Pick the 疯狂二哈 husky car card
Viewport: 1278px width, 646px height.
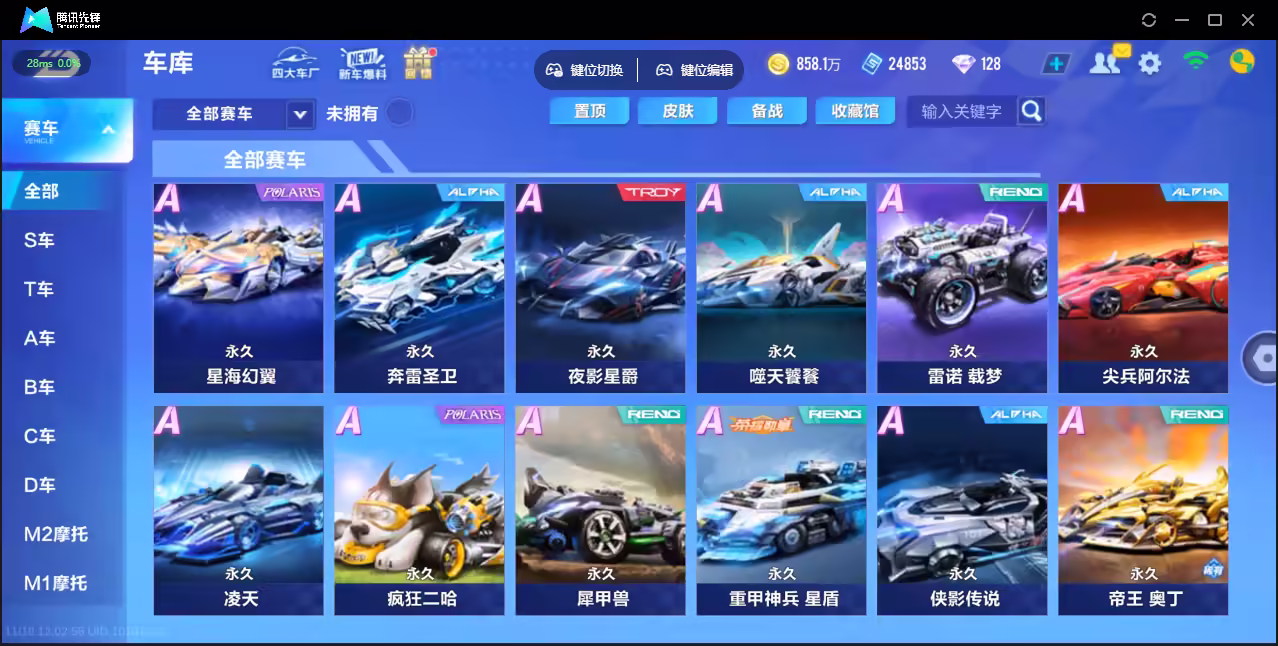point(419,510)
